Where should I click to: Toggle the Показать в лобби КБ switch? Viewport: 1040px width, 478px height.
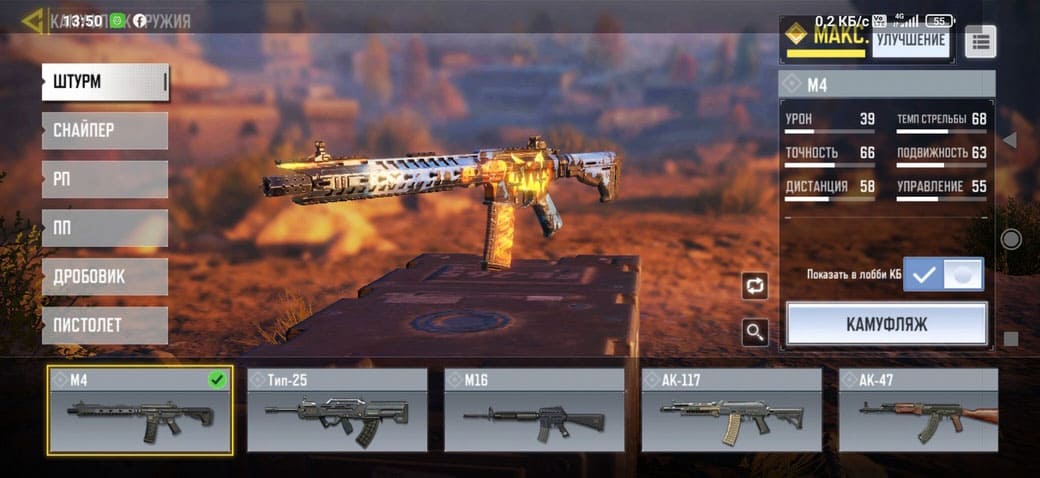click(x=943, y=274)
